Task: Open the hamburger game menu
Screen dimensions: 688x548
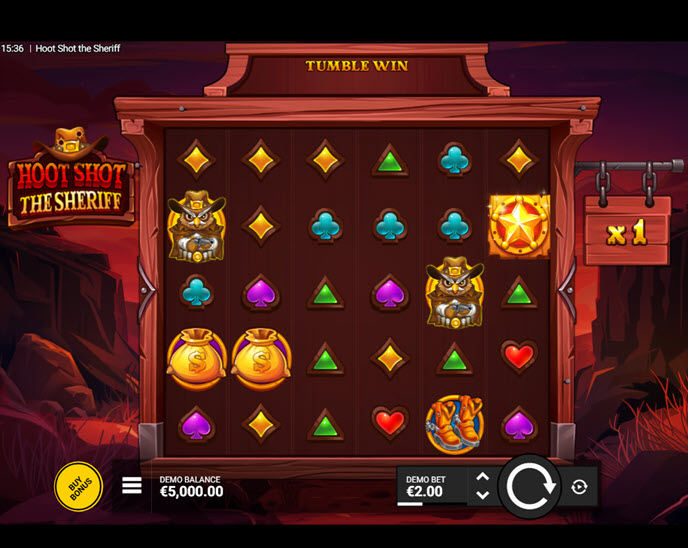Action: click(132, 486)
